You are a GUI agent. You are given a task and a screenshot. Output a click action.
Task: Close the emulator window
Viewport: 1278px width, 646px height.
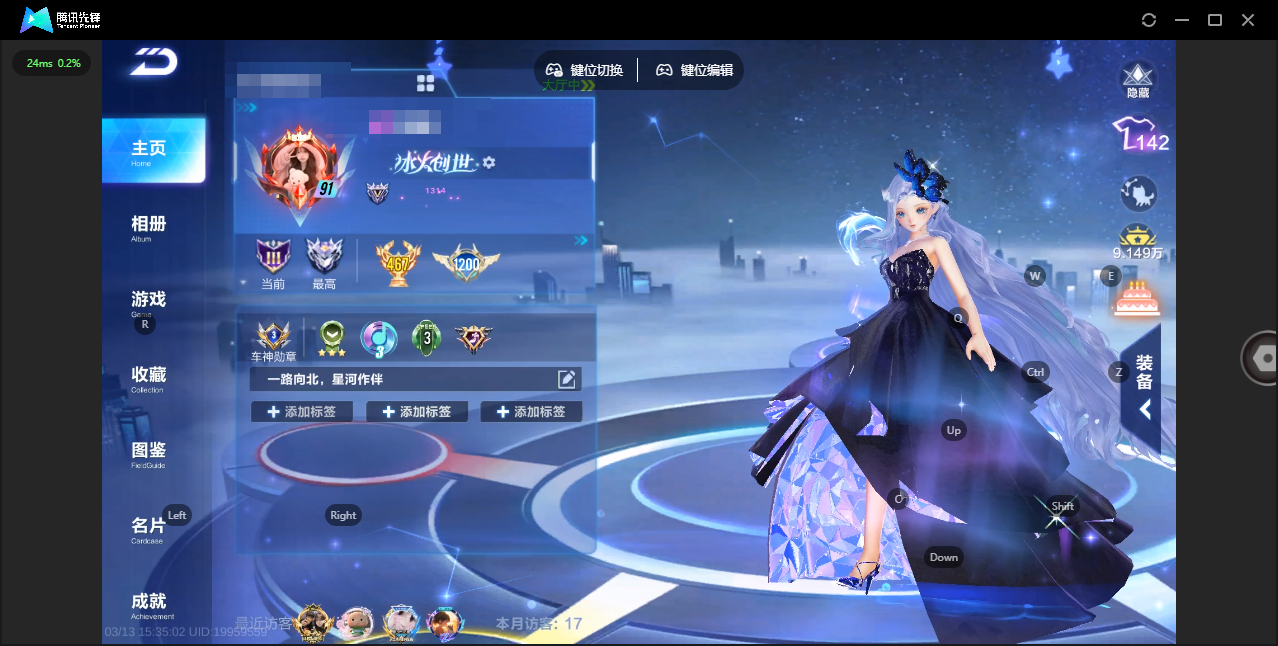1248,20
